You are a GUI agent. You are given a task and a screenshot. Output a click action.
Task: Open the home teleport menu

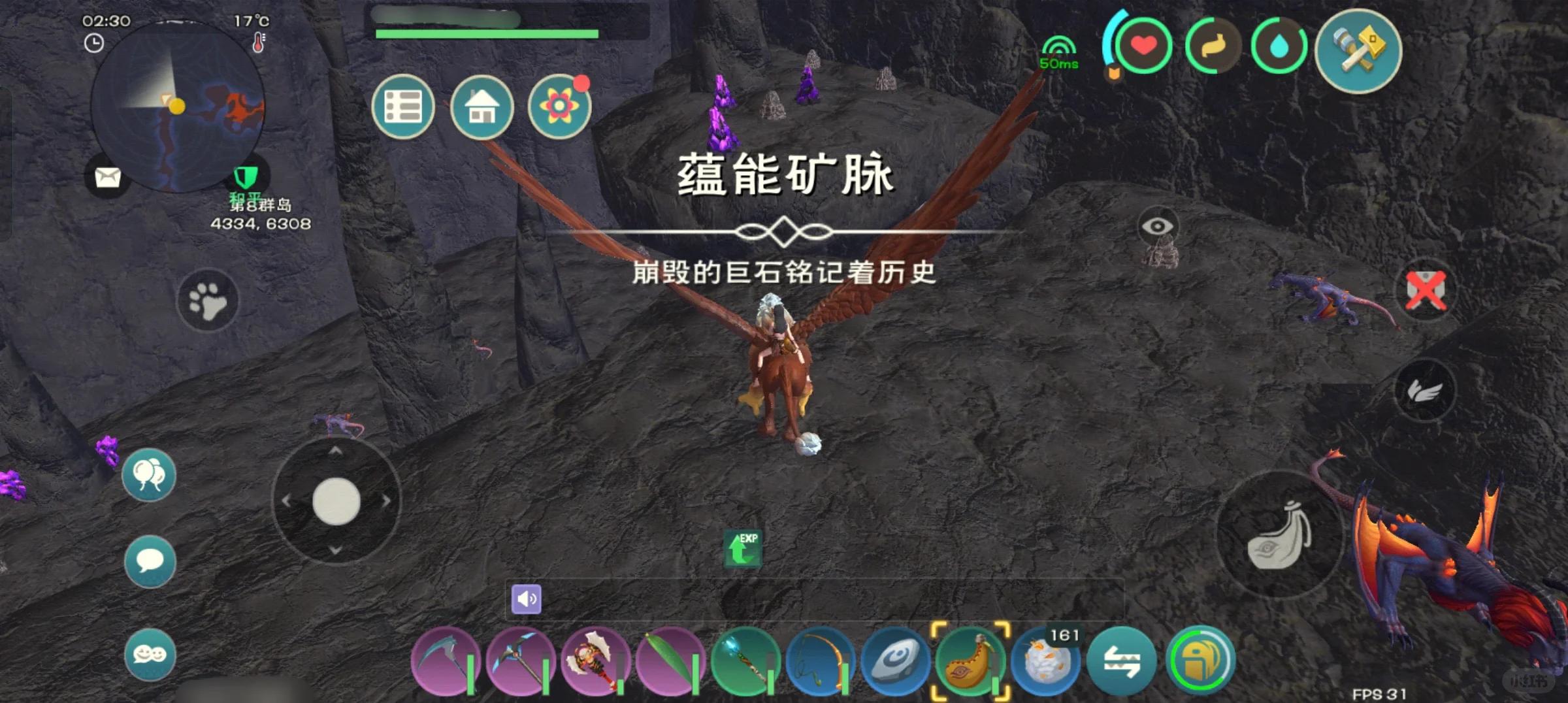tap(482, 106)
